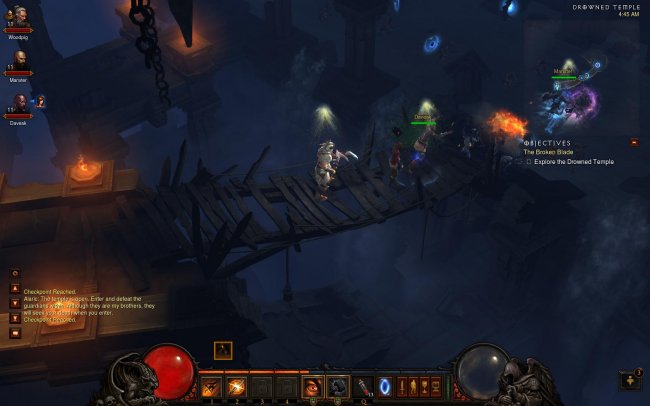Select the Davisk party portrait

click(x=18, y=102)
